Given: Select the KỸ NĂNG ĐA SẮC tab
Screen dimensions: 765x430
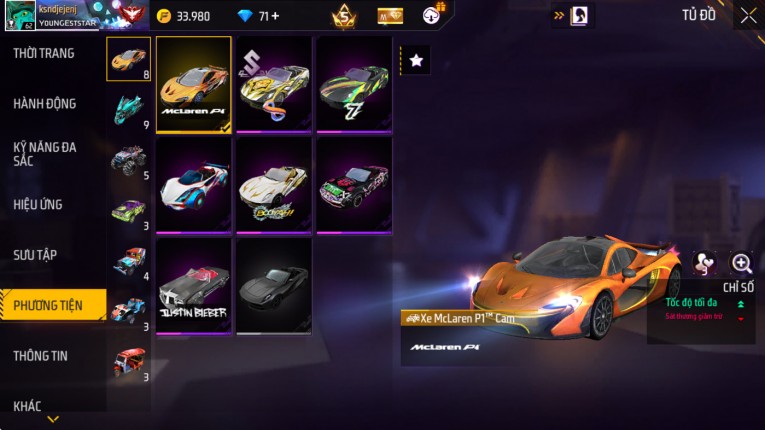Looking at the screenshot, I should point(45,153).
